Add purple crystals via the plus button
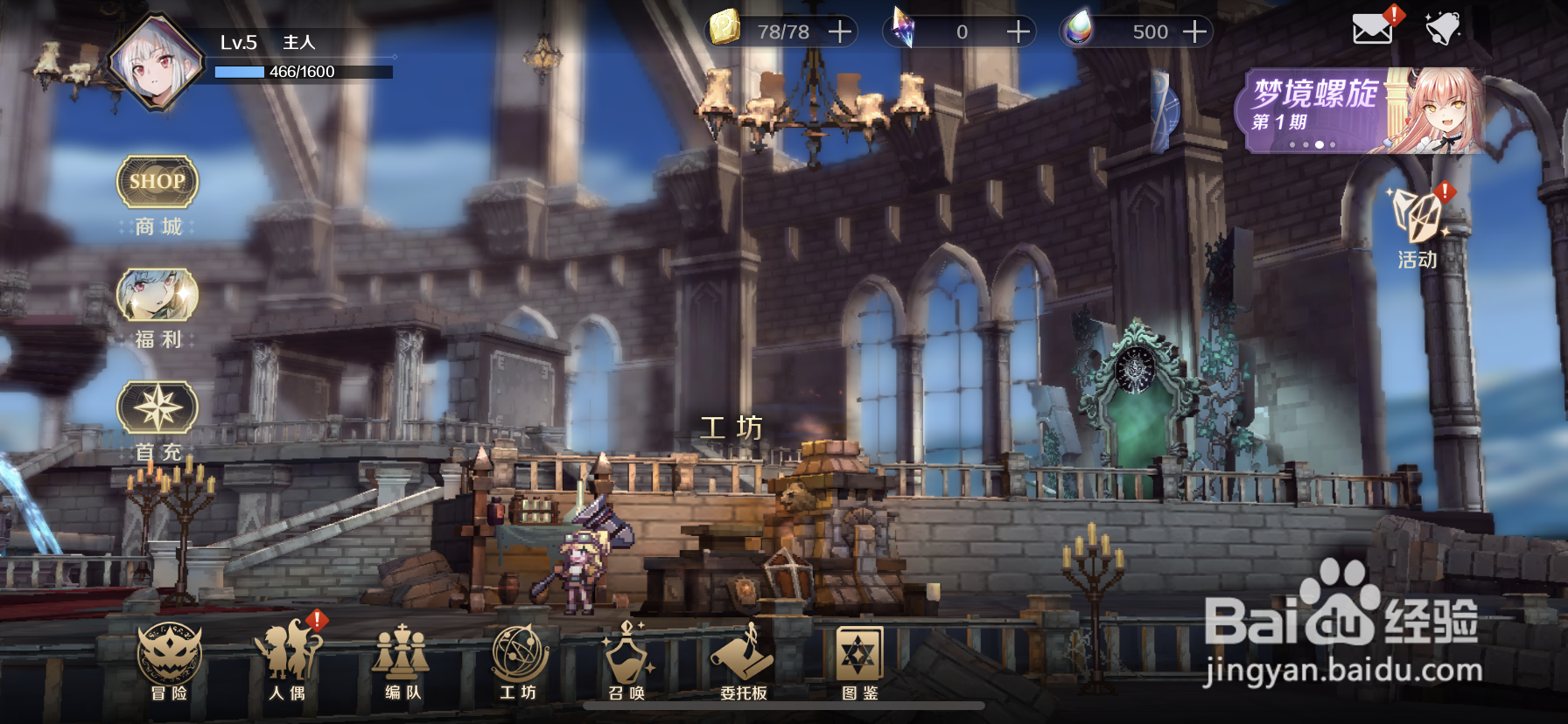The height and width of the screenshot is (724, 1568). coord(1018,32)
